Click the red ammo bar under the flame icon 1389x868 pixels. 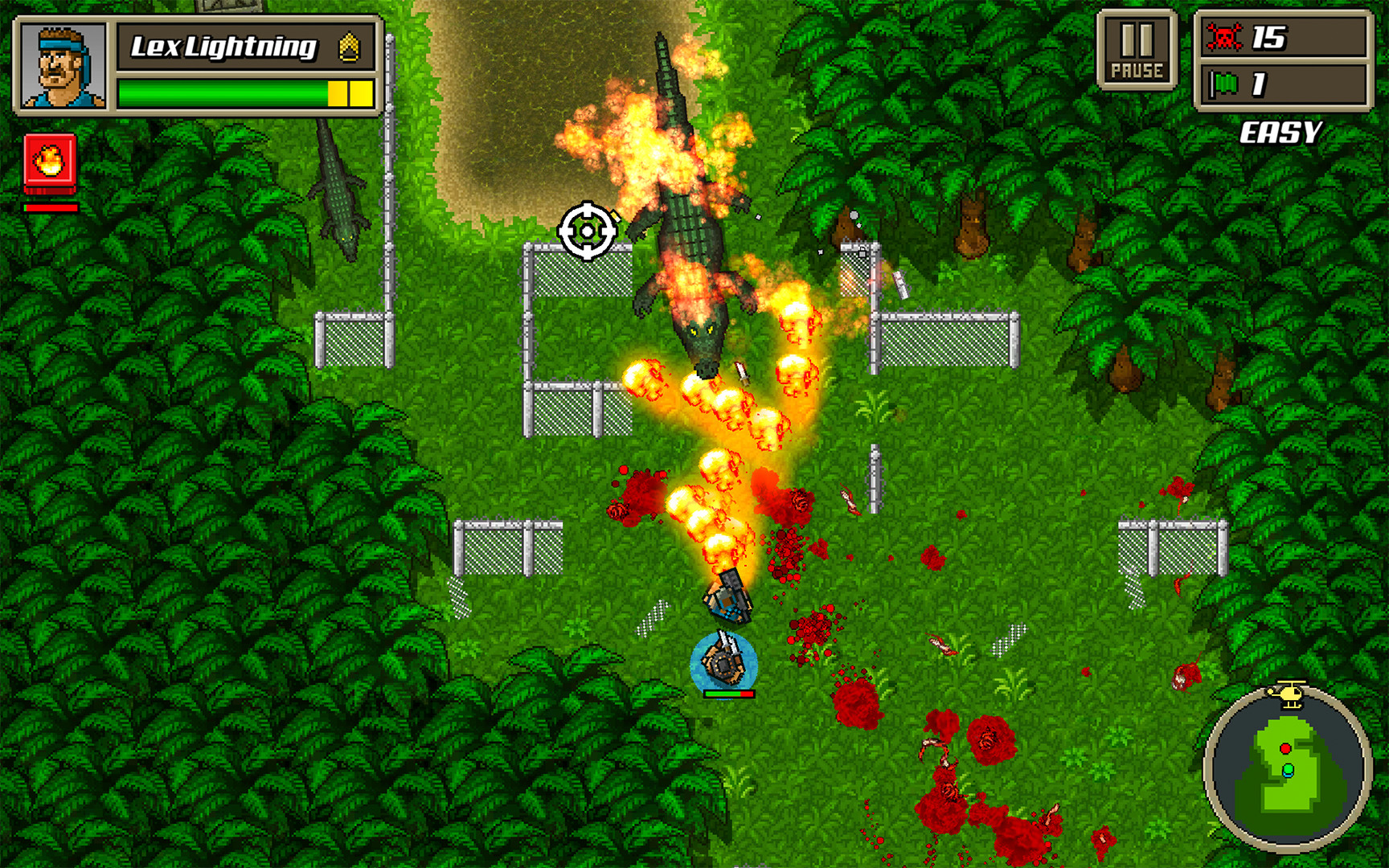tap(50, 207)
